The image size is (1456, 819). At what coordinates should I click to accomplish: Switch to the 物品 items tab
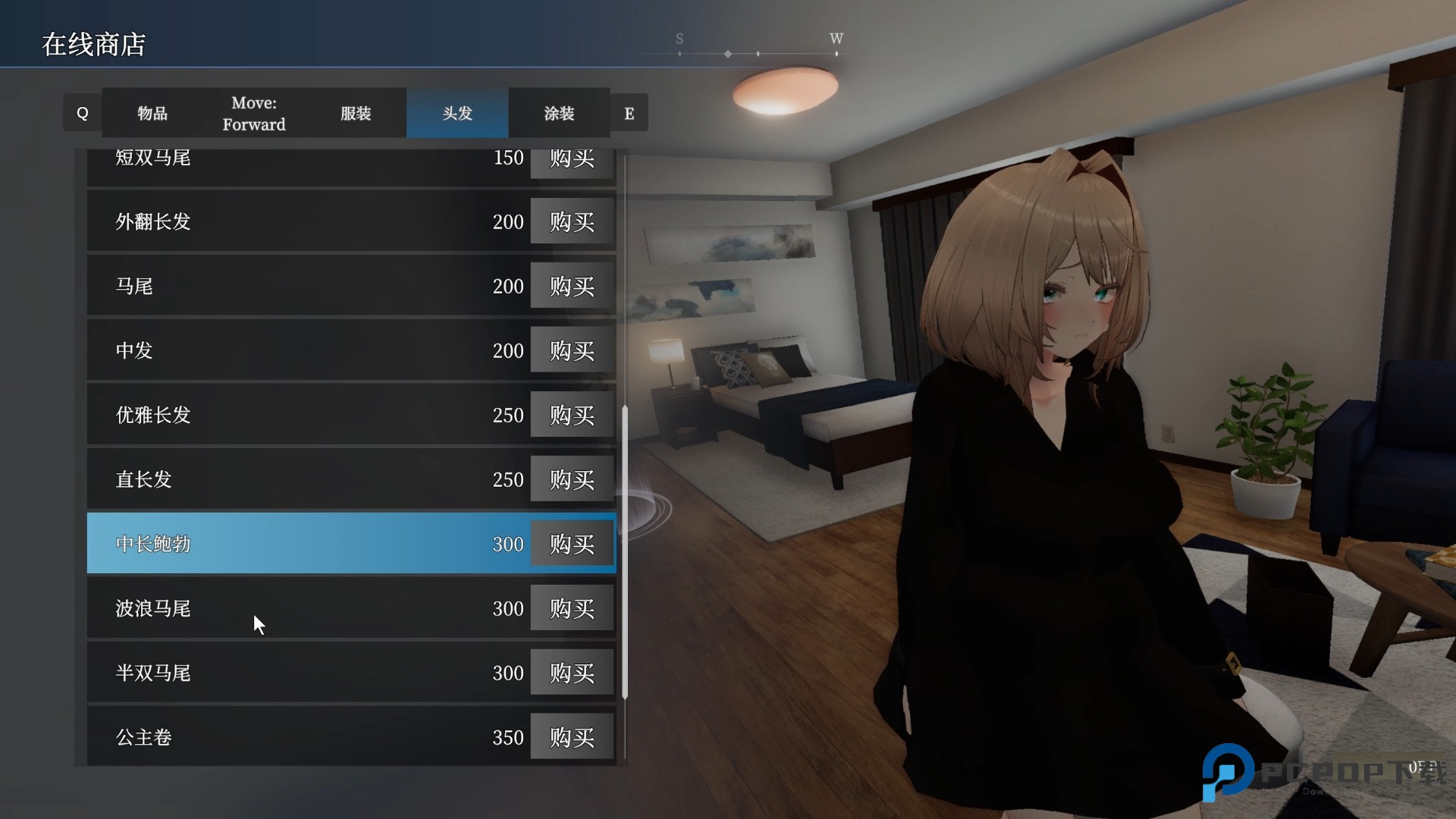pyautogui.click(x=152, y=113)
